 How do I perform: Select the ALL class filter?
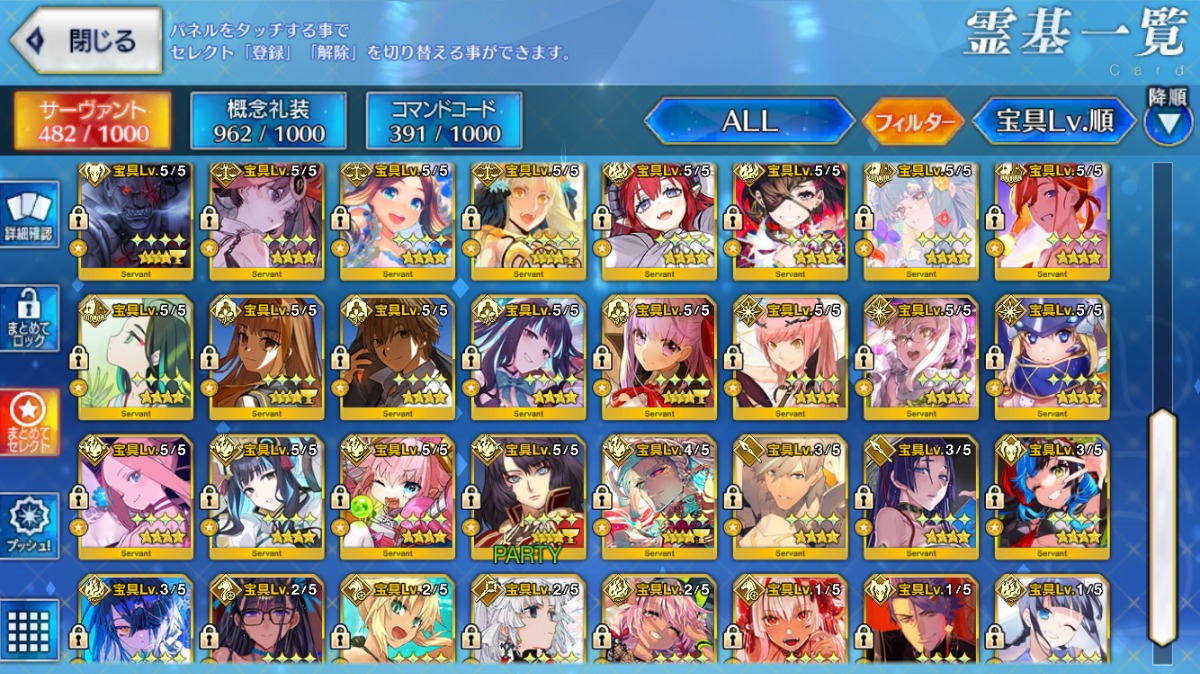749,121
